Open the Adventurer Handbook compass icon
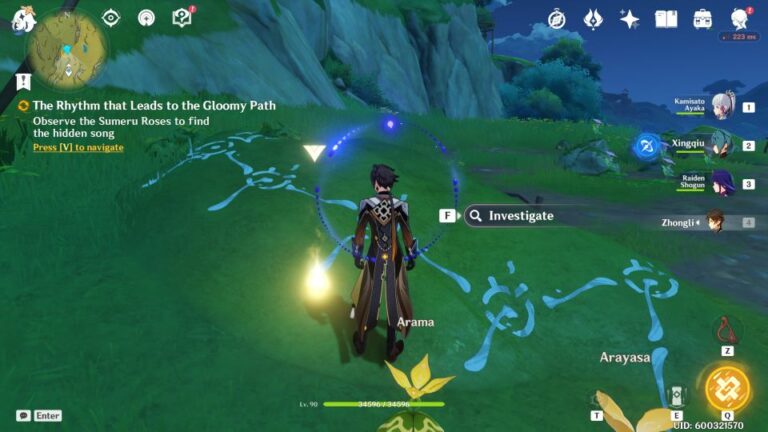Image resolution: width=768 pixels, height=432 pixels. tap(557, 19)
